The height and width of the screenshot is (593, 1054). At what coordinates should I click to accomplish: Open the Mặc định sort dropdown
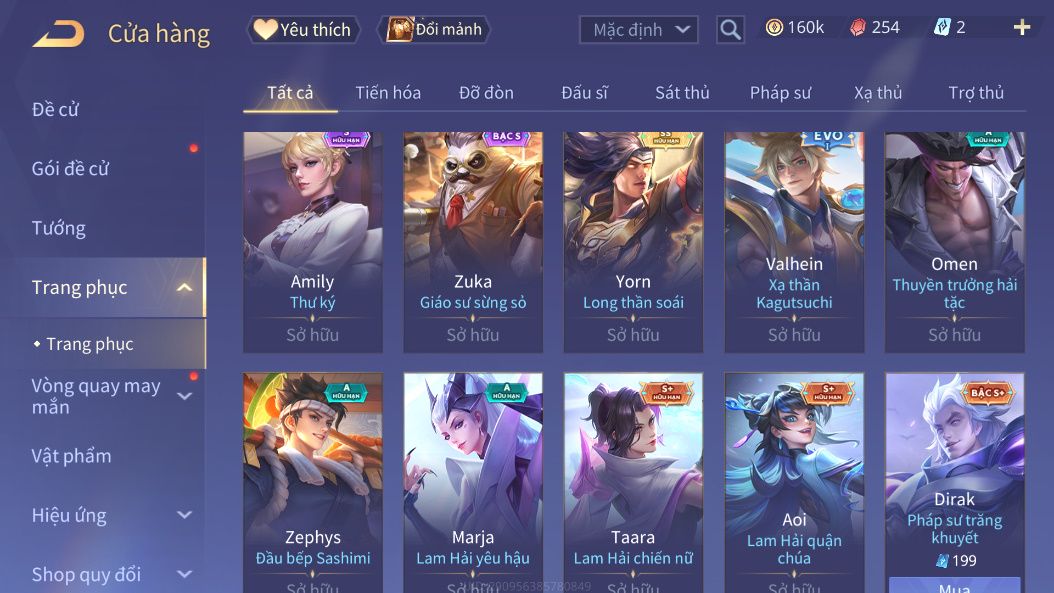point(638,30)
